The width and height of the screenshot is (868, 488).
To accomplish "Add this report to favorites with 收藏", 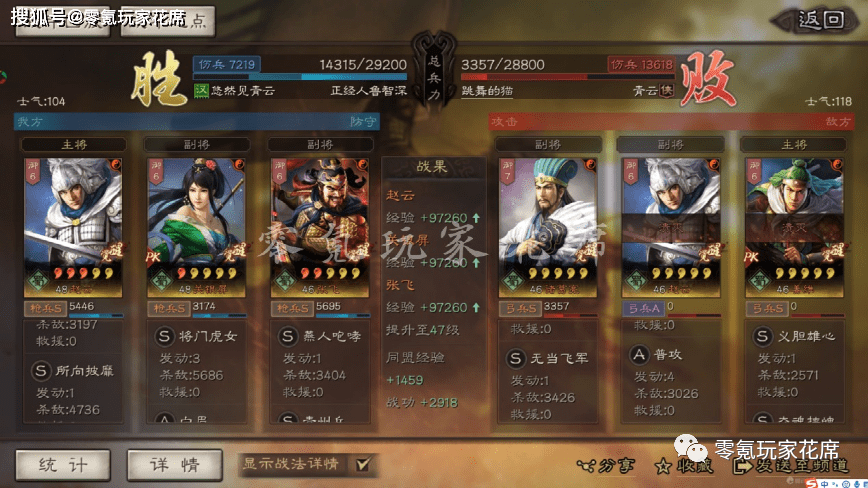I will [687, 466].
